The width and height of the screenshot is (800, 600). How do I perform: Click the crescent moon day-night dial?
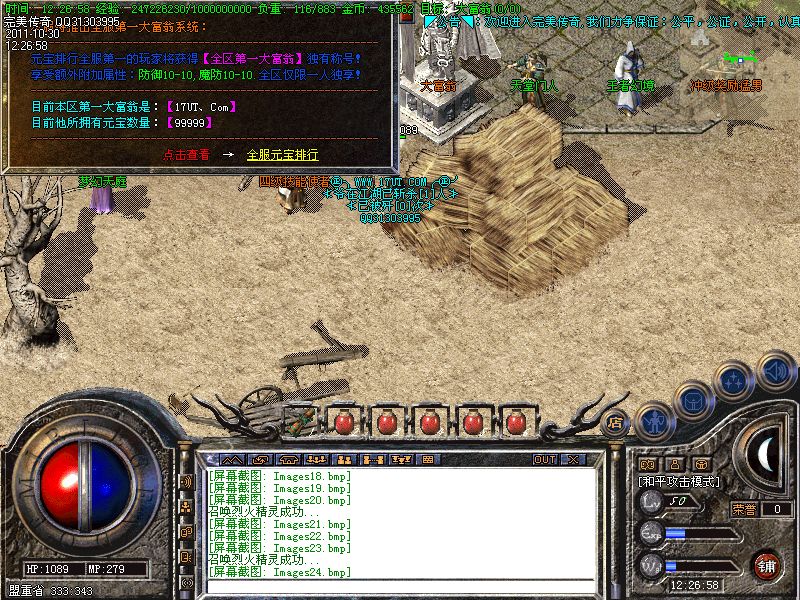pos(765,455)
